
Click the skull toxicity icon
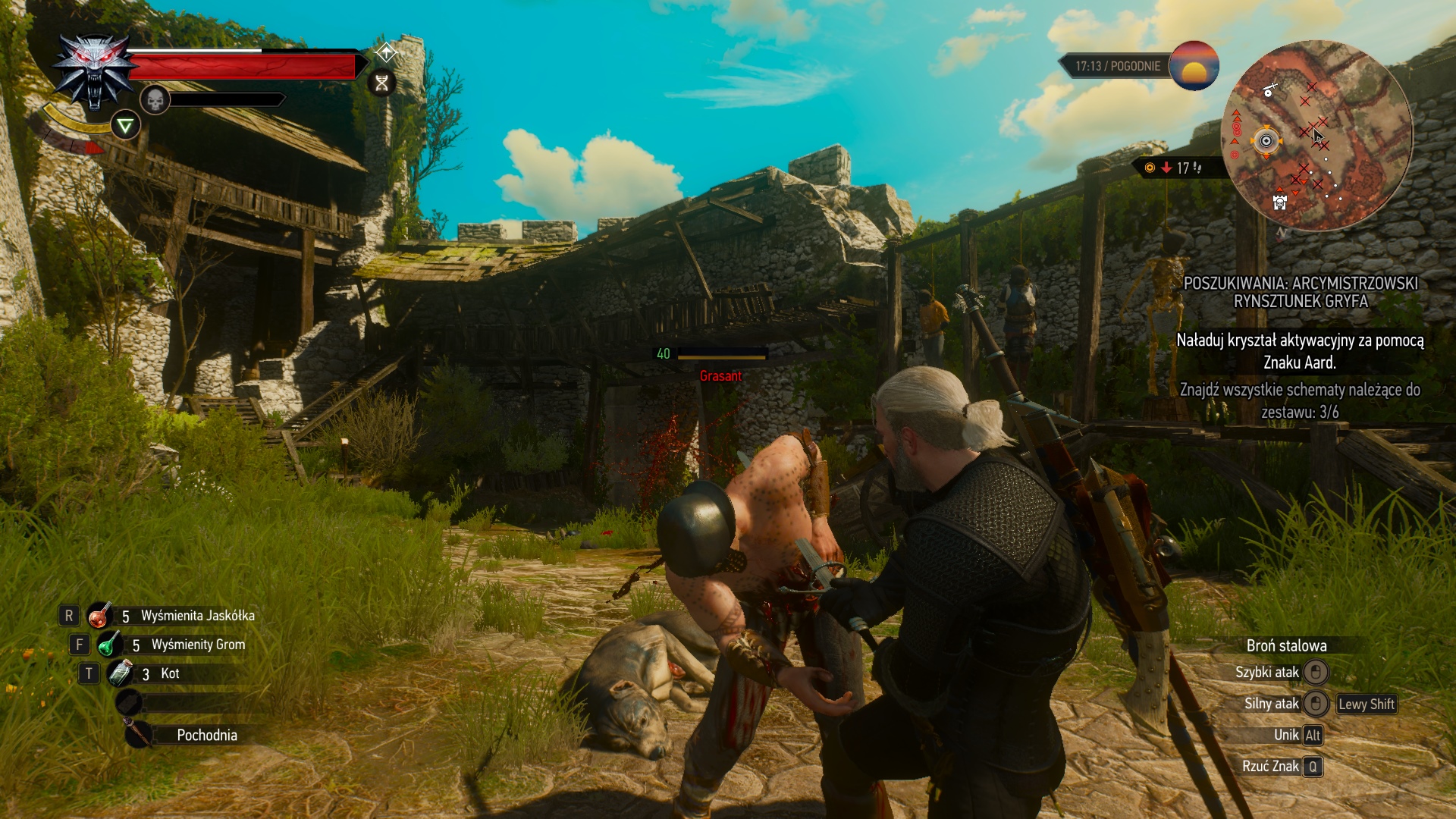155,99
